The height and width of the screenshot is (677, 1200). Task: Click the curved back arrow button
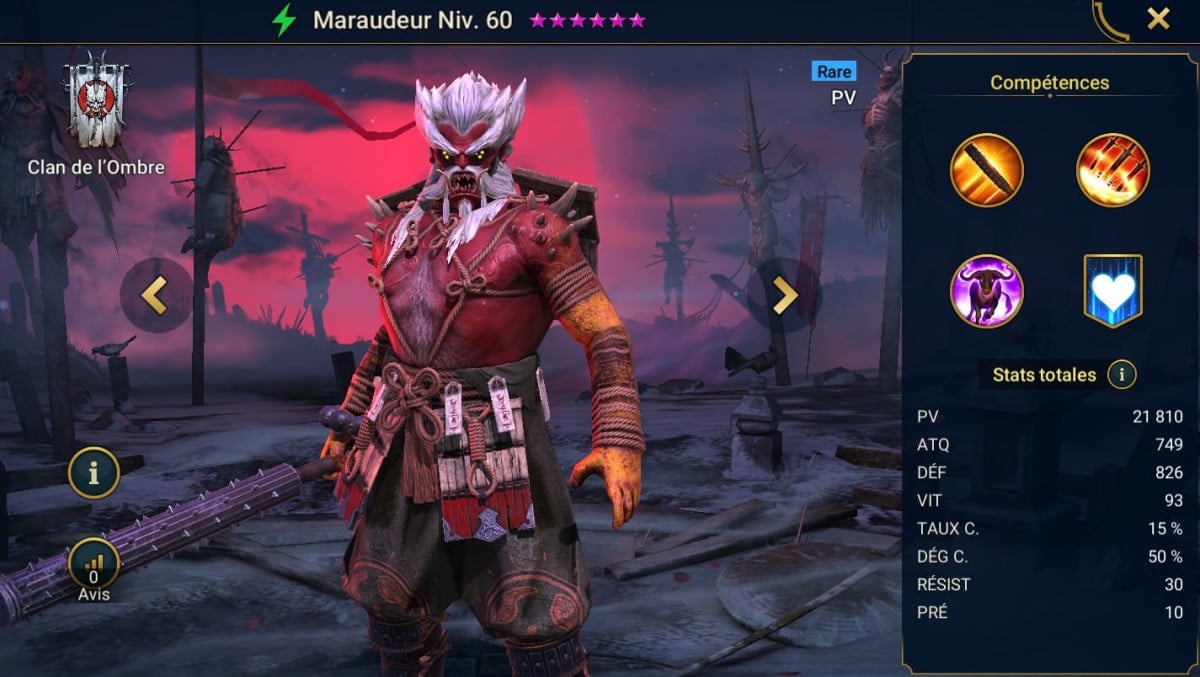point(1108,21)
